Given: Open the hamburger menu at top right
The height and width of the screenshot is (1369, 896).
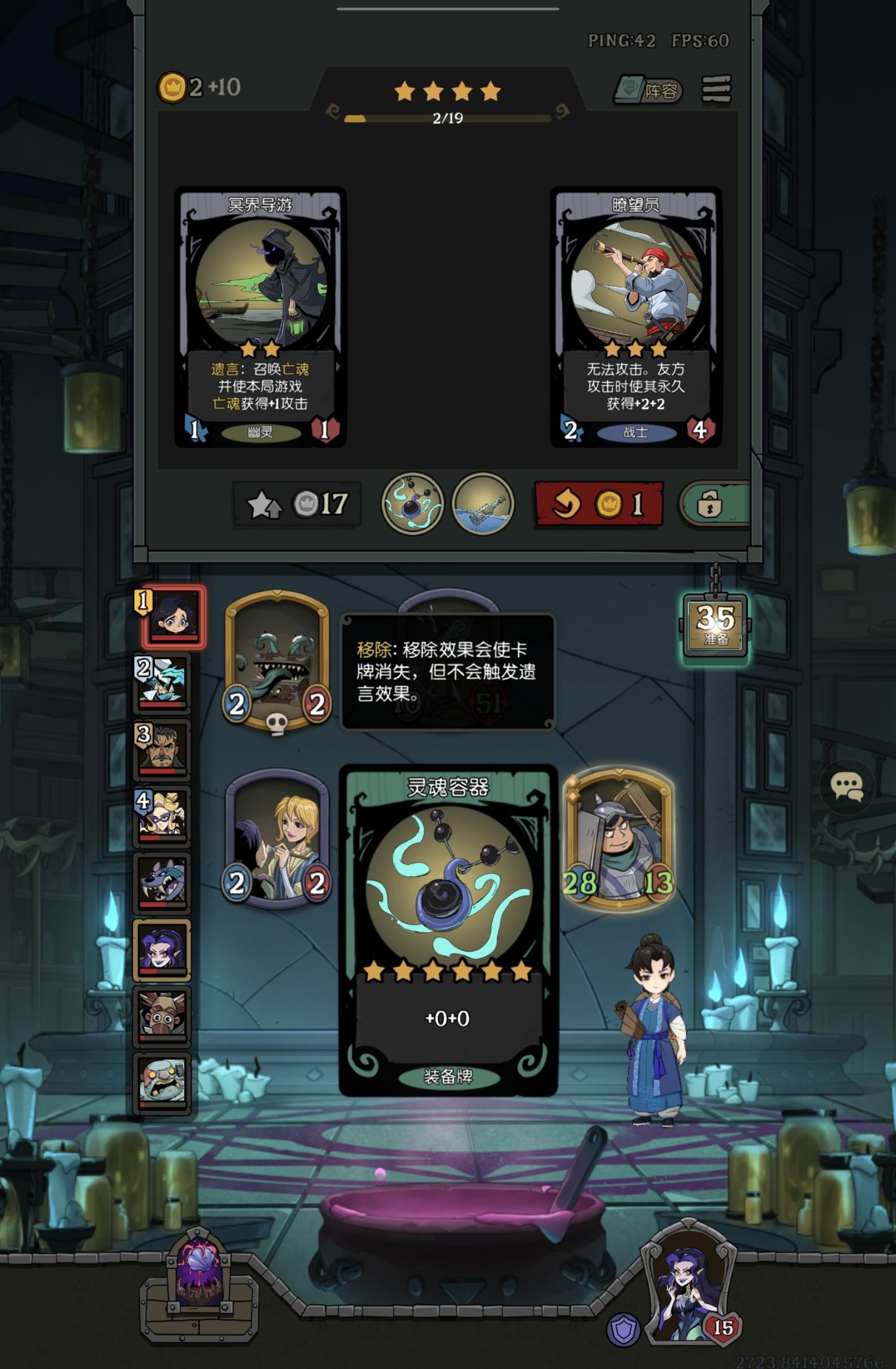Looking at the screenshot, I should click(716, 91).
